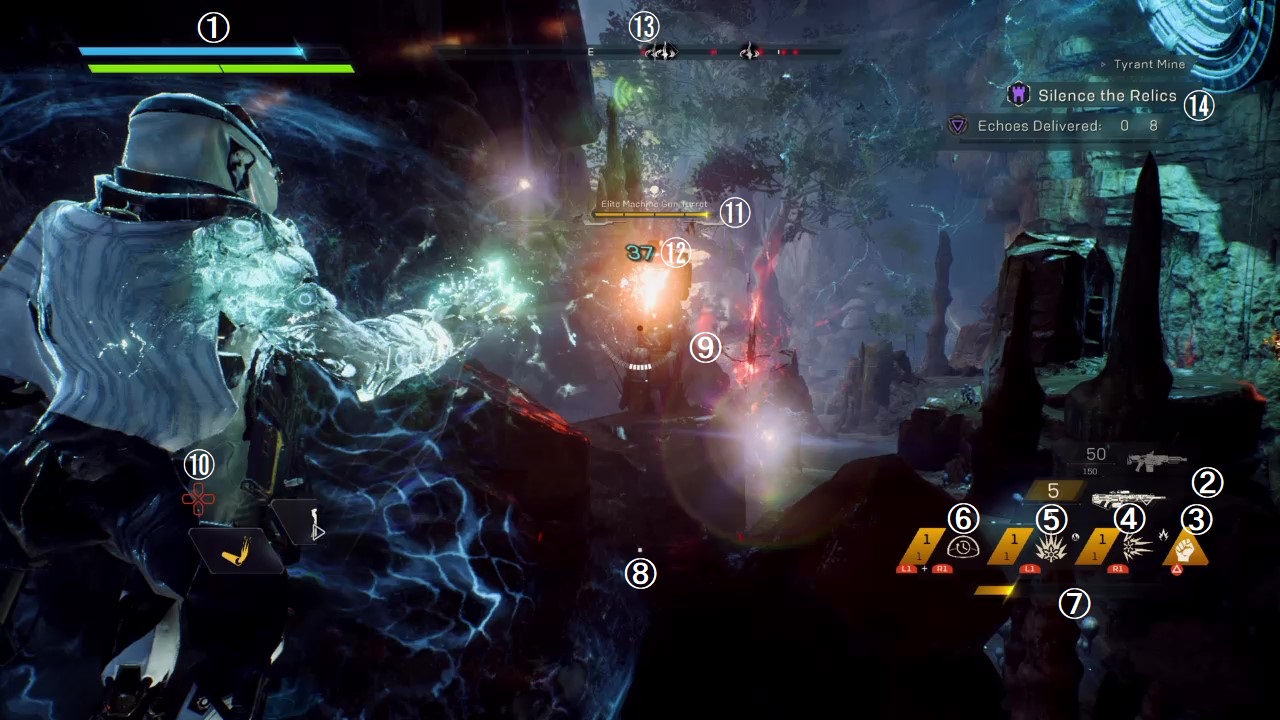Choose the standing figure emote slot

(x=314, y=522)
